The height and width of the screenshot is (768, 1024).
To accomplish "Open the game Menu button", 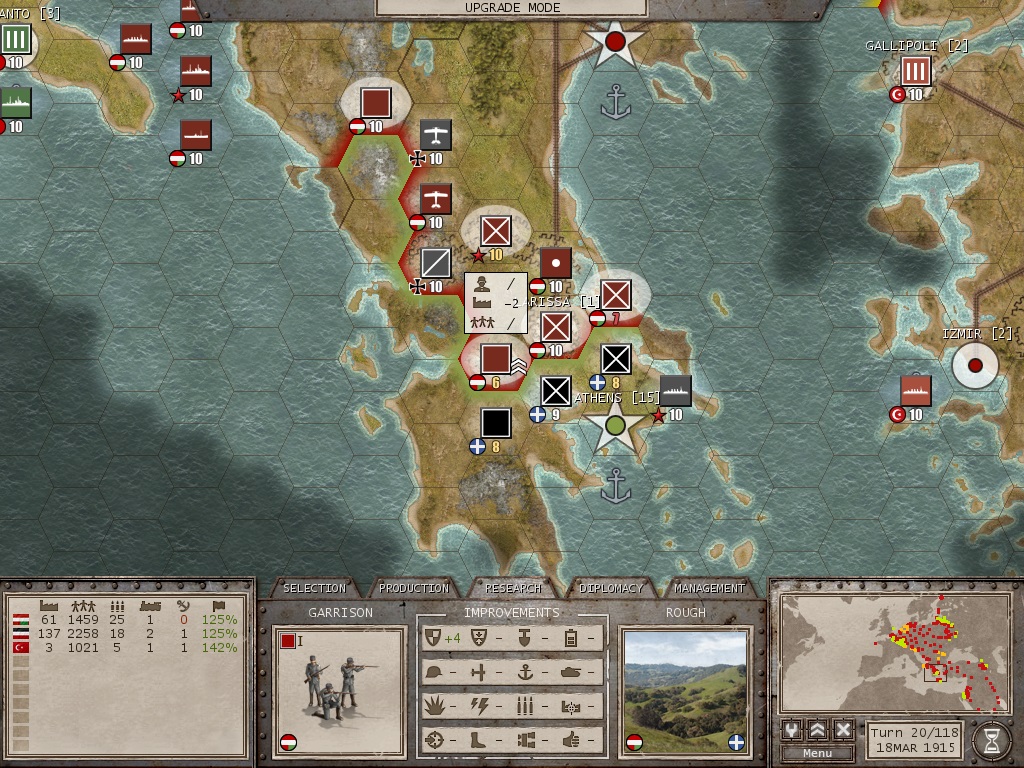I will [x=817, y=753].
